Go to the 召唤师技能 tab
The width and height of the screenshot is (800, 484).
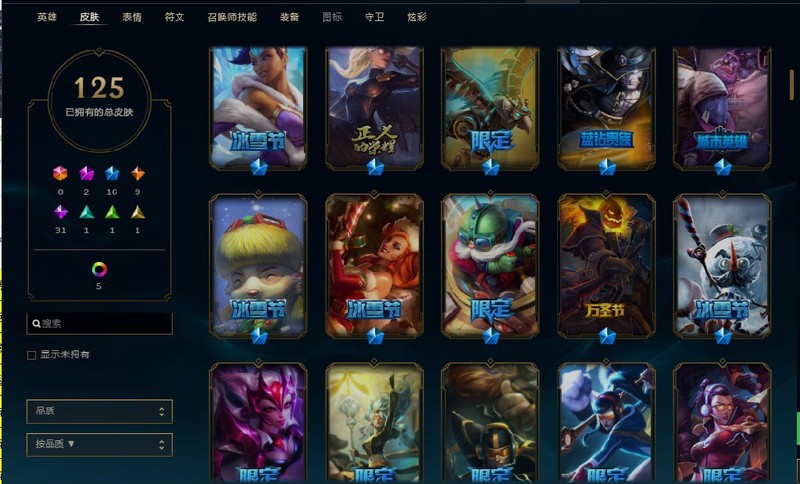click(231, 17)
